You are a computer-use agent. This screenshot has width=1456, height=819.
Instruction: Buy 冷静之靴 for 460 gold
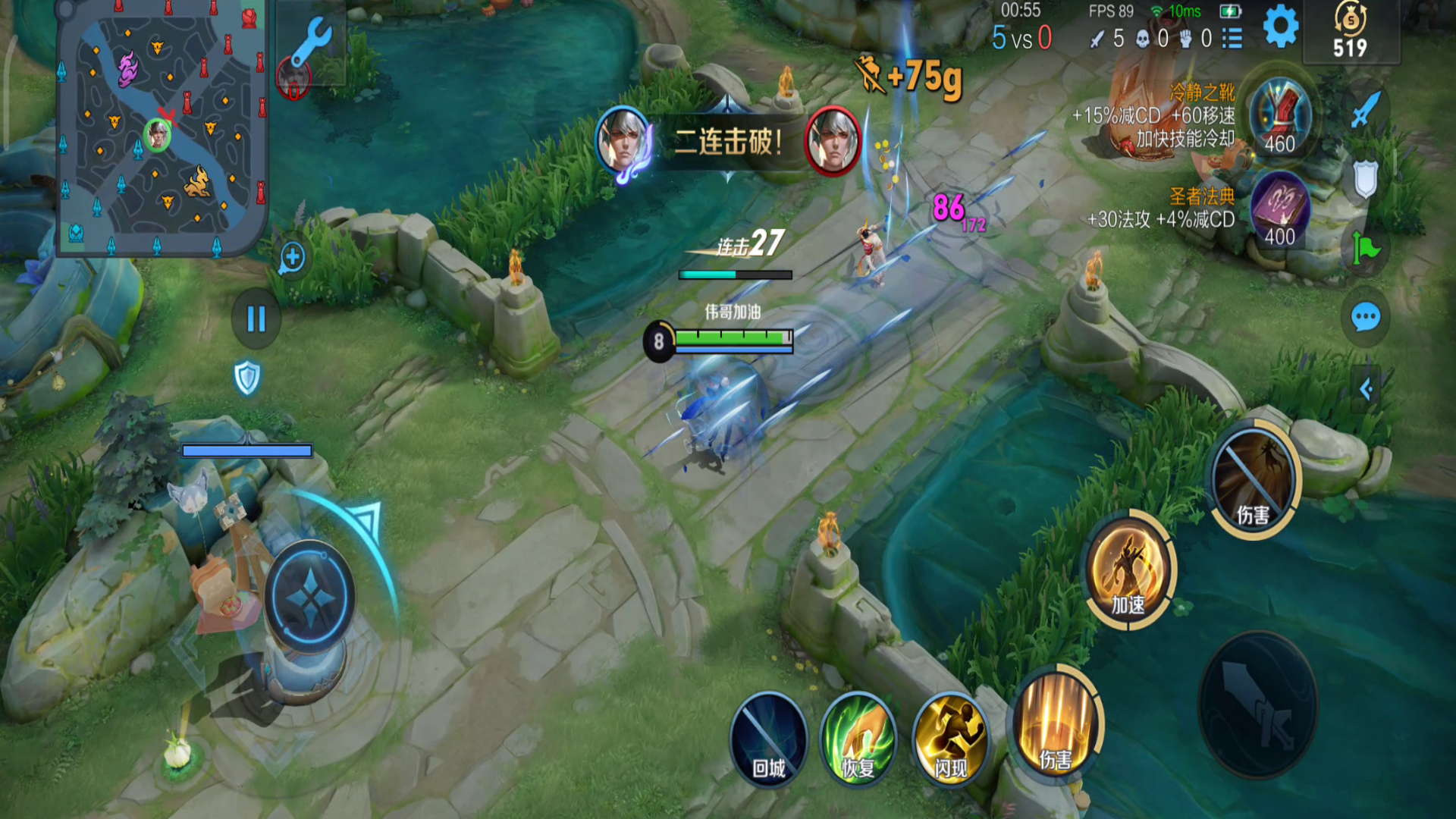click(1280, 118)
